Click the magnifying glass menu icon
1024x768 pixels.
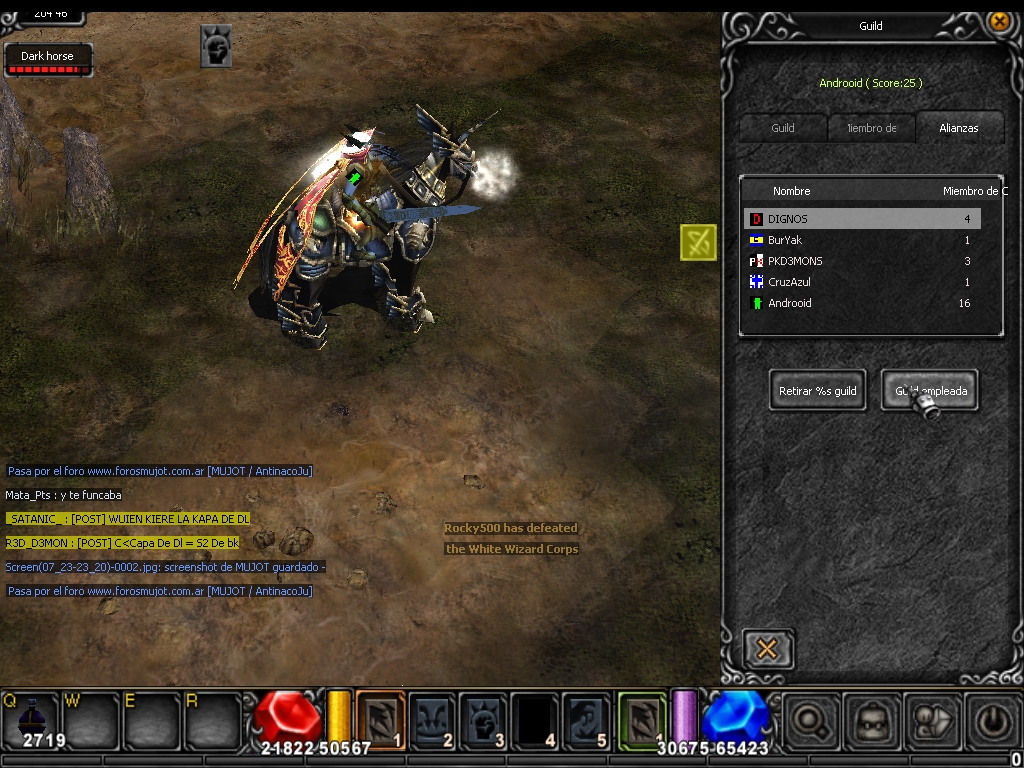click(809, 720)
